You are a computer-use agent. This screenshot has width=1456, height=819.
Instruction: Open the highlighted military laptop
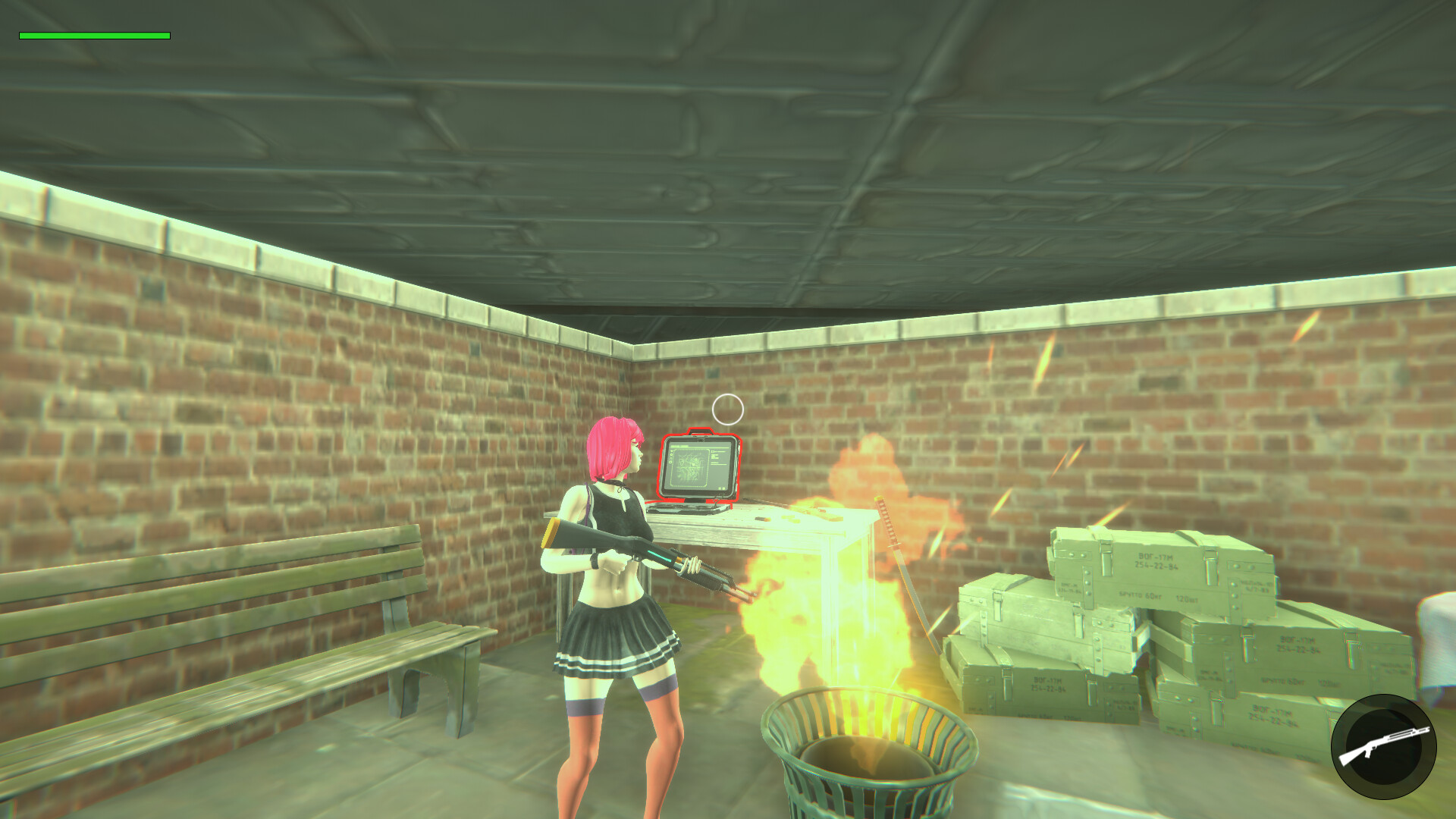(x=698, y=466)
